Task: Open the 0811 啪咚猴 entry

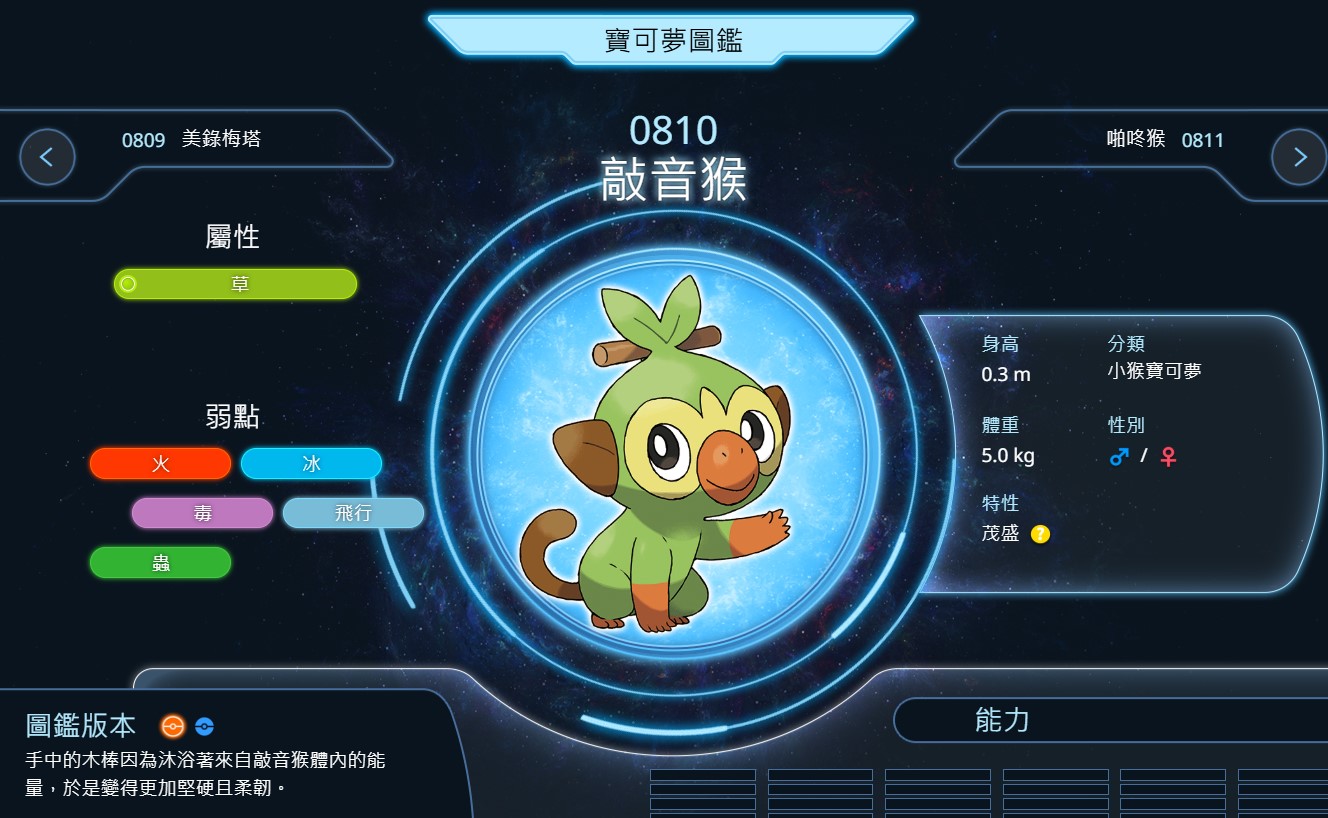Action: click(1165, 140)
